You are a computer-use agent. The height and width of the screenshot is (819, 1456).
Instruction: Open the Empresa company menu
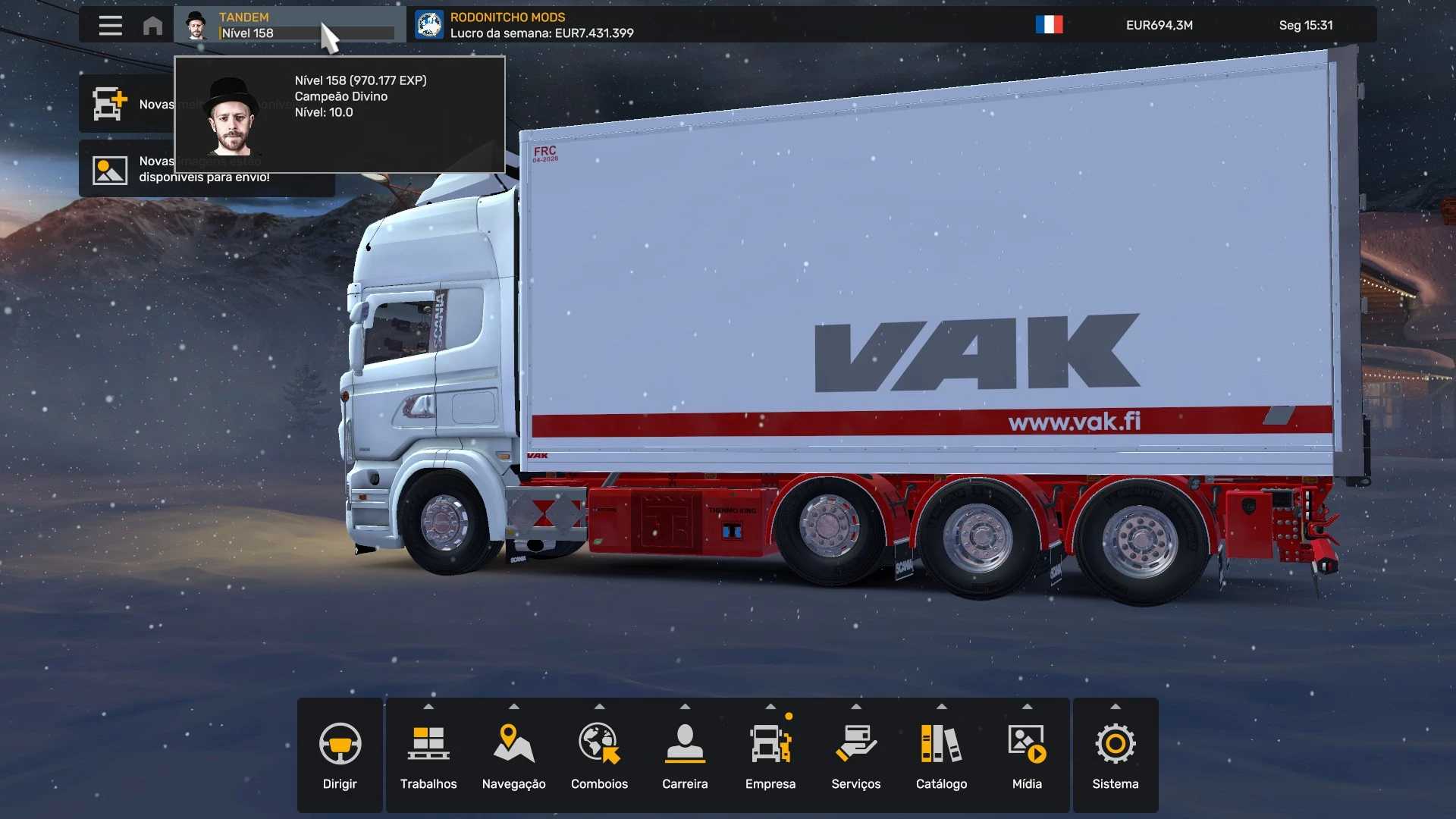point(770,755)
